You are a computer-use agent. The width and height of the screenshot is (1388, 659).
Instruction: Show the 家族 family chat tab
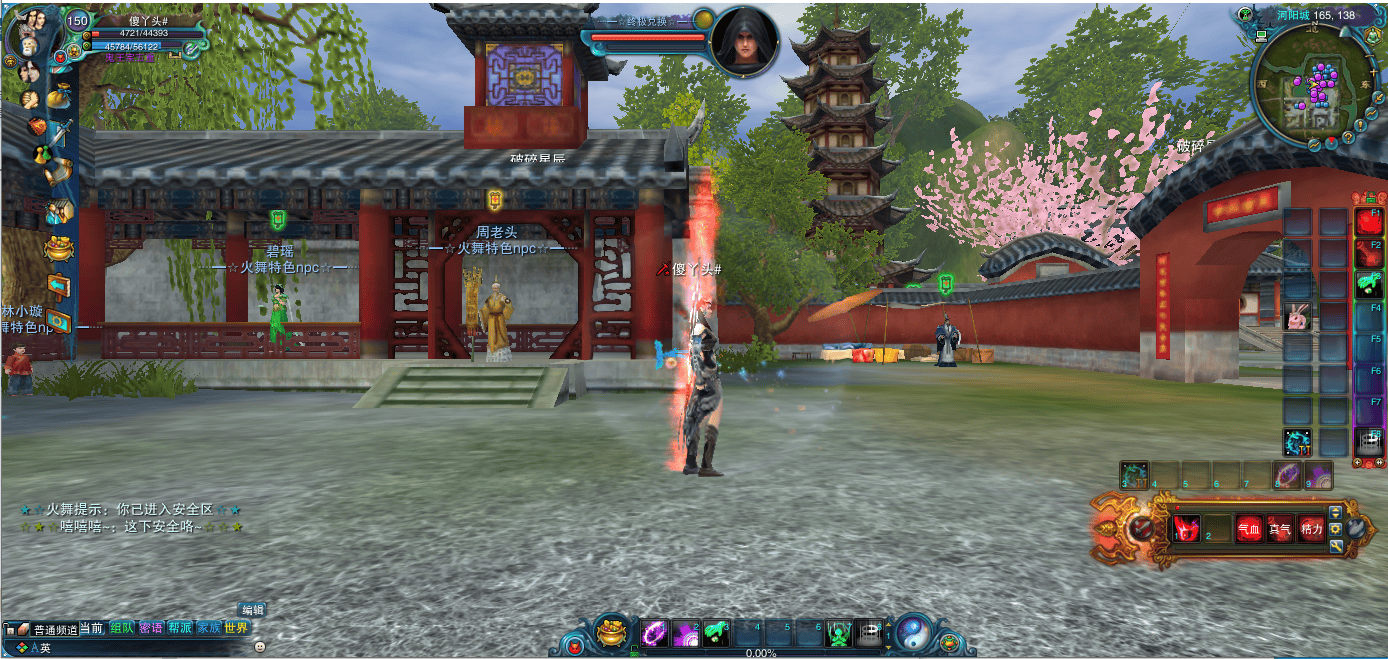coord(208,628)
